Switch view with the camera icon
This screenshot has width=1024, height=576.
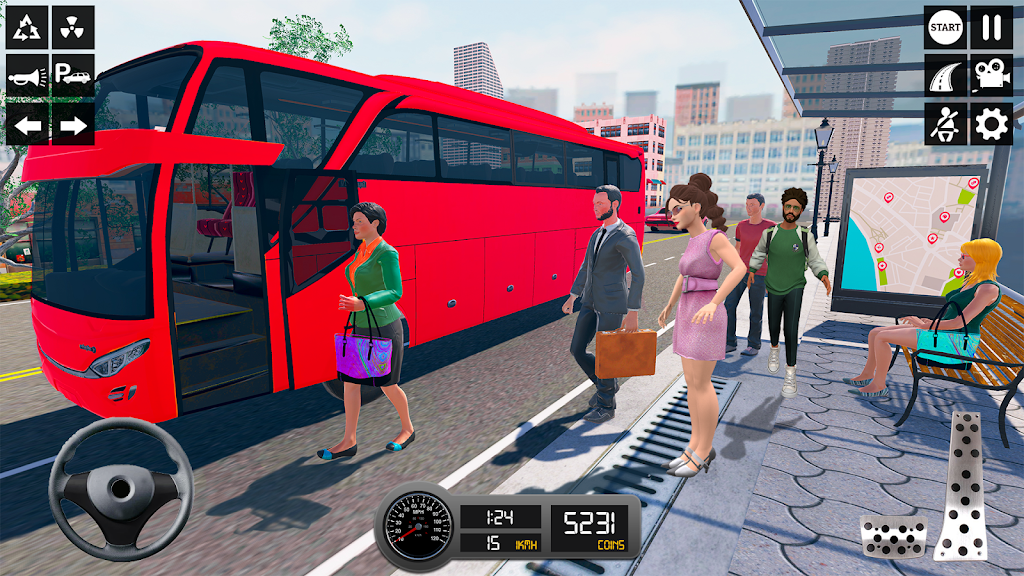pyautogui.click(x=991, y=75)
